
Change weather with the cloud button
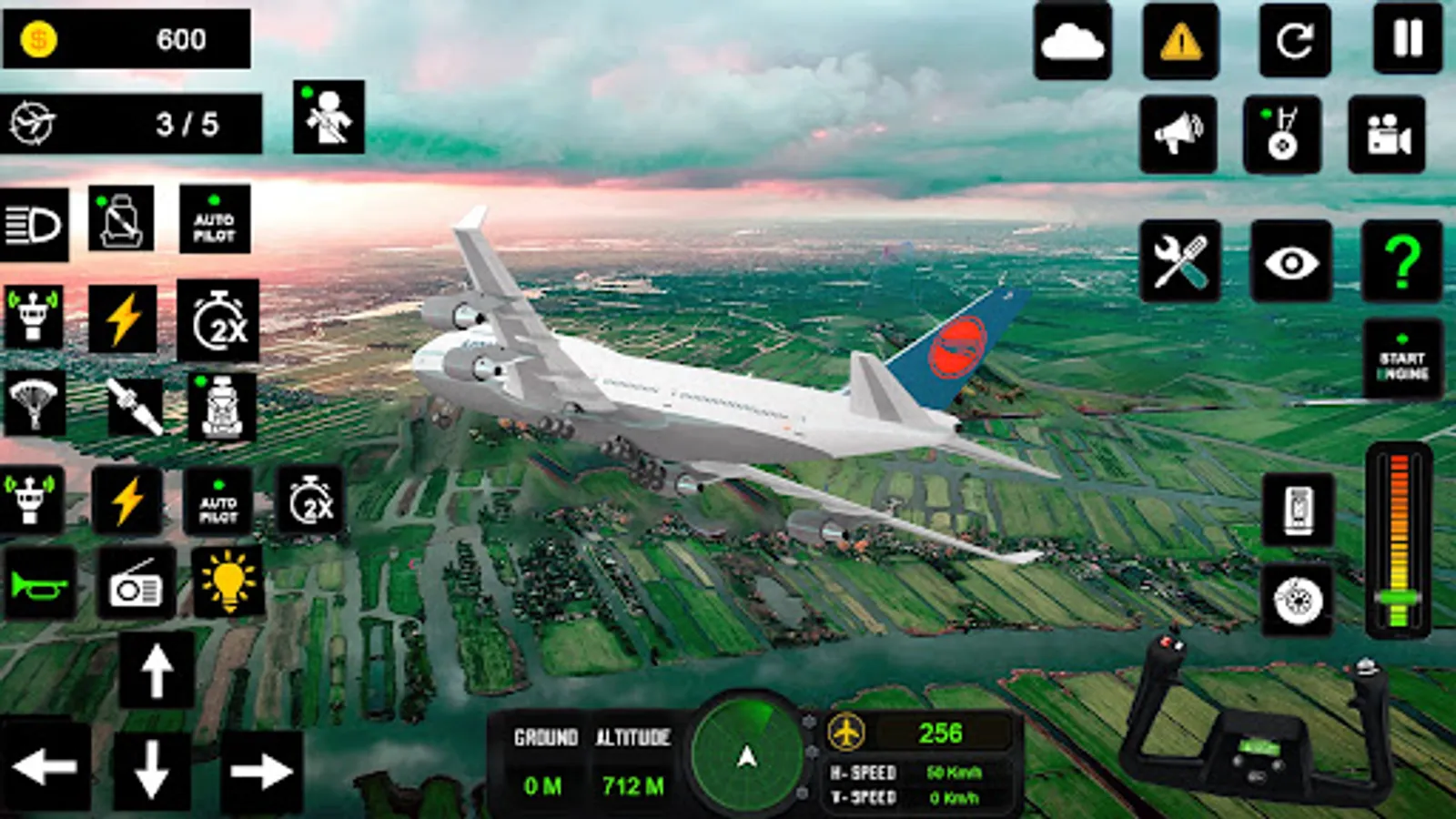coord(1072,41)
